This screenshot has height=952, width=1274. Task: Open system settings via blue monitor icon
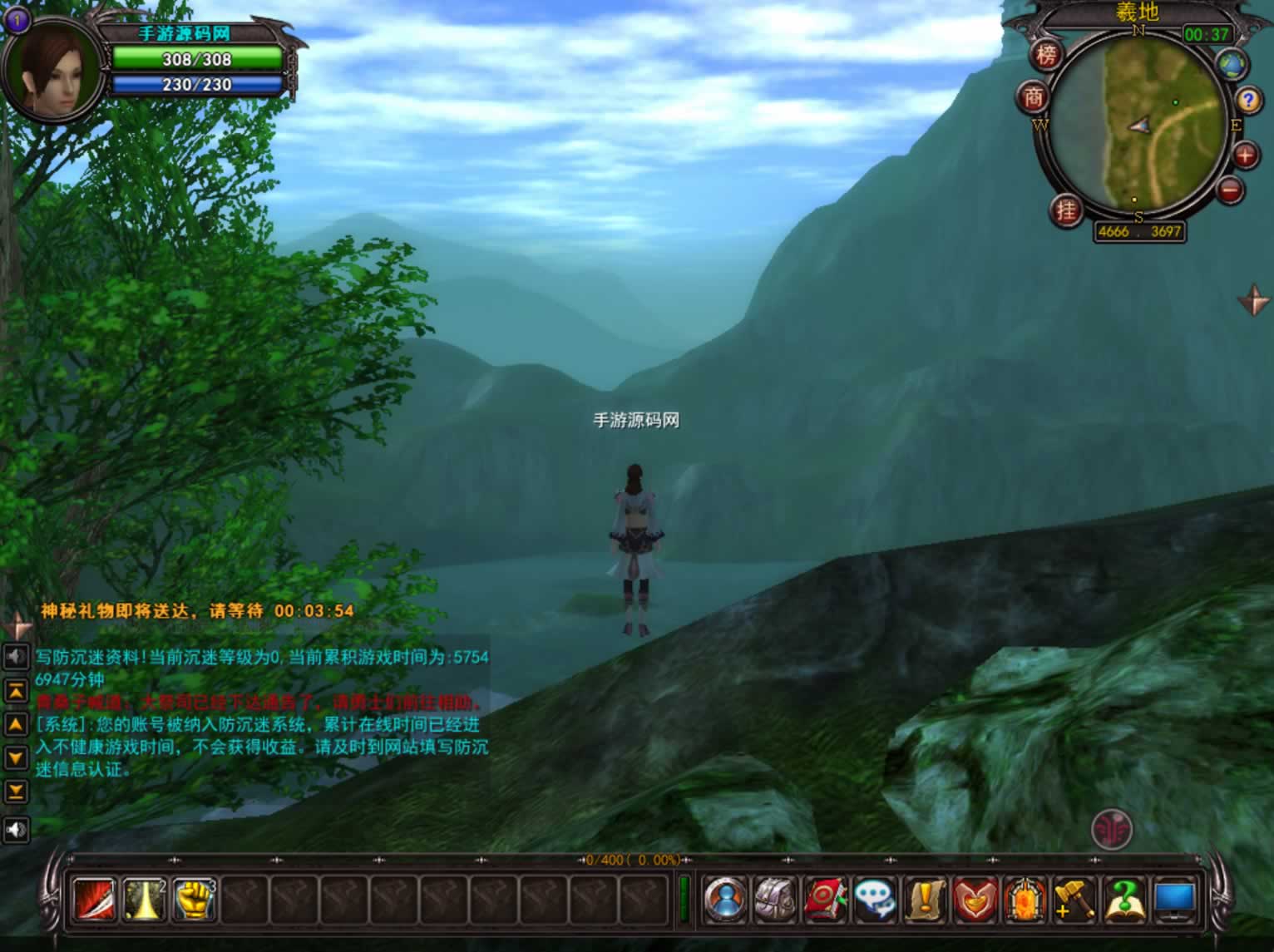(1174, 900)
